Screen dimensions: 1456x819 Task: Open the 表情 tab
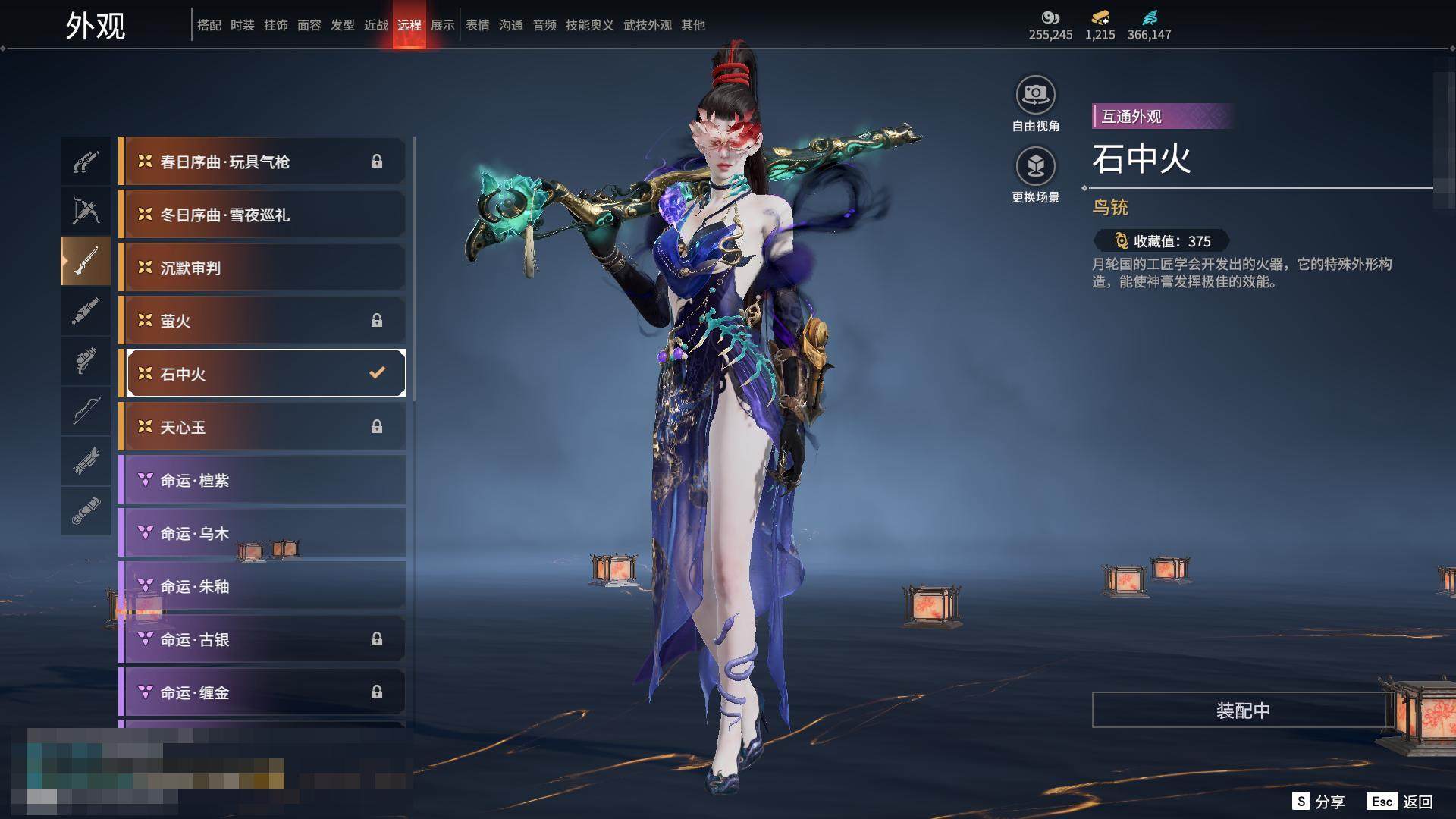477,25
